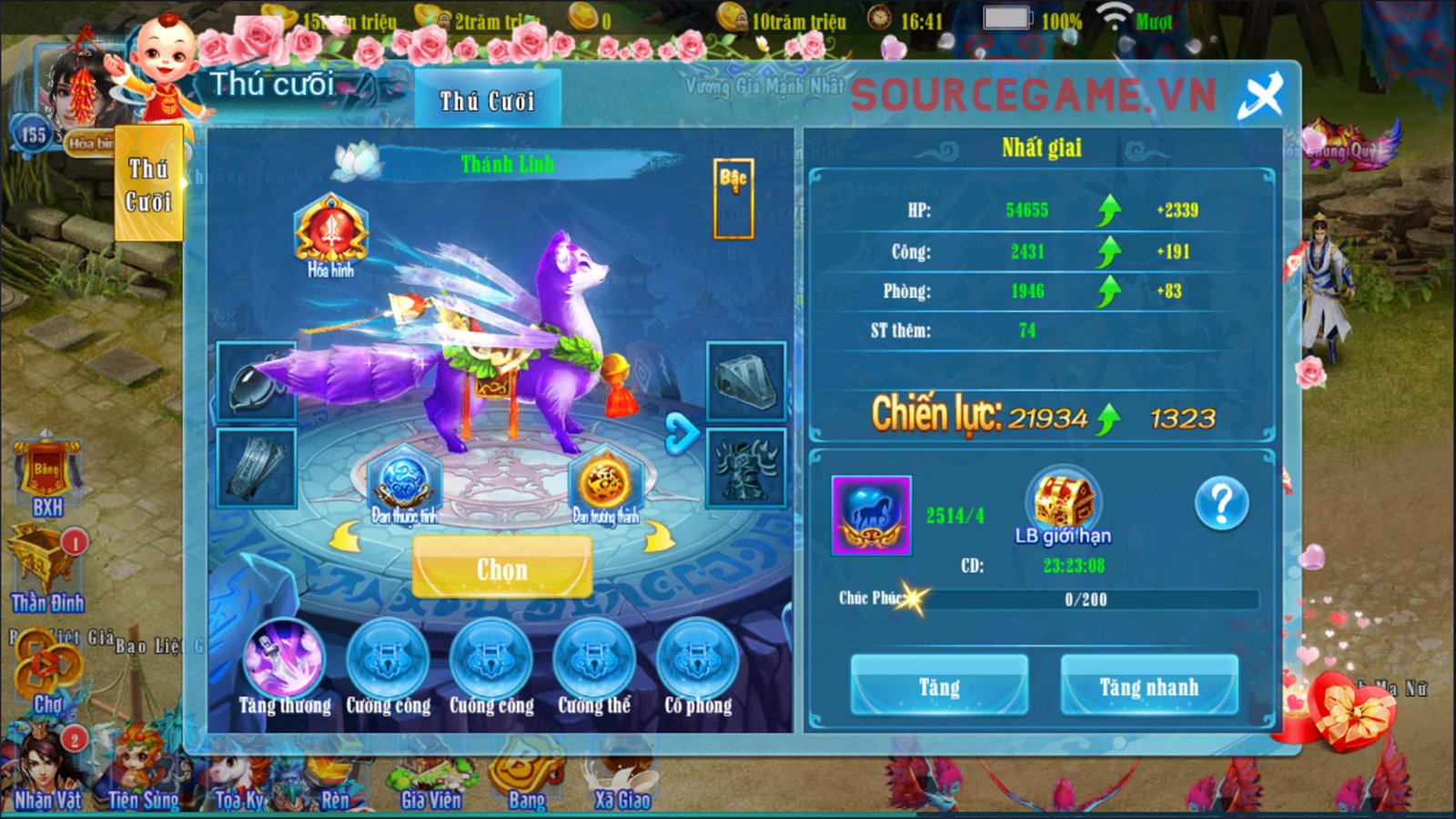Close the Thú Cưỡi mount window
1456x819 pixels.
tap(1260, 96)
